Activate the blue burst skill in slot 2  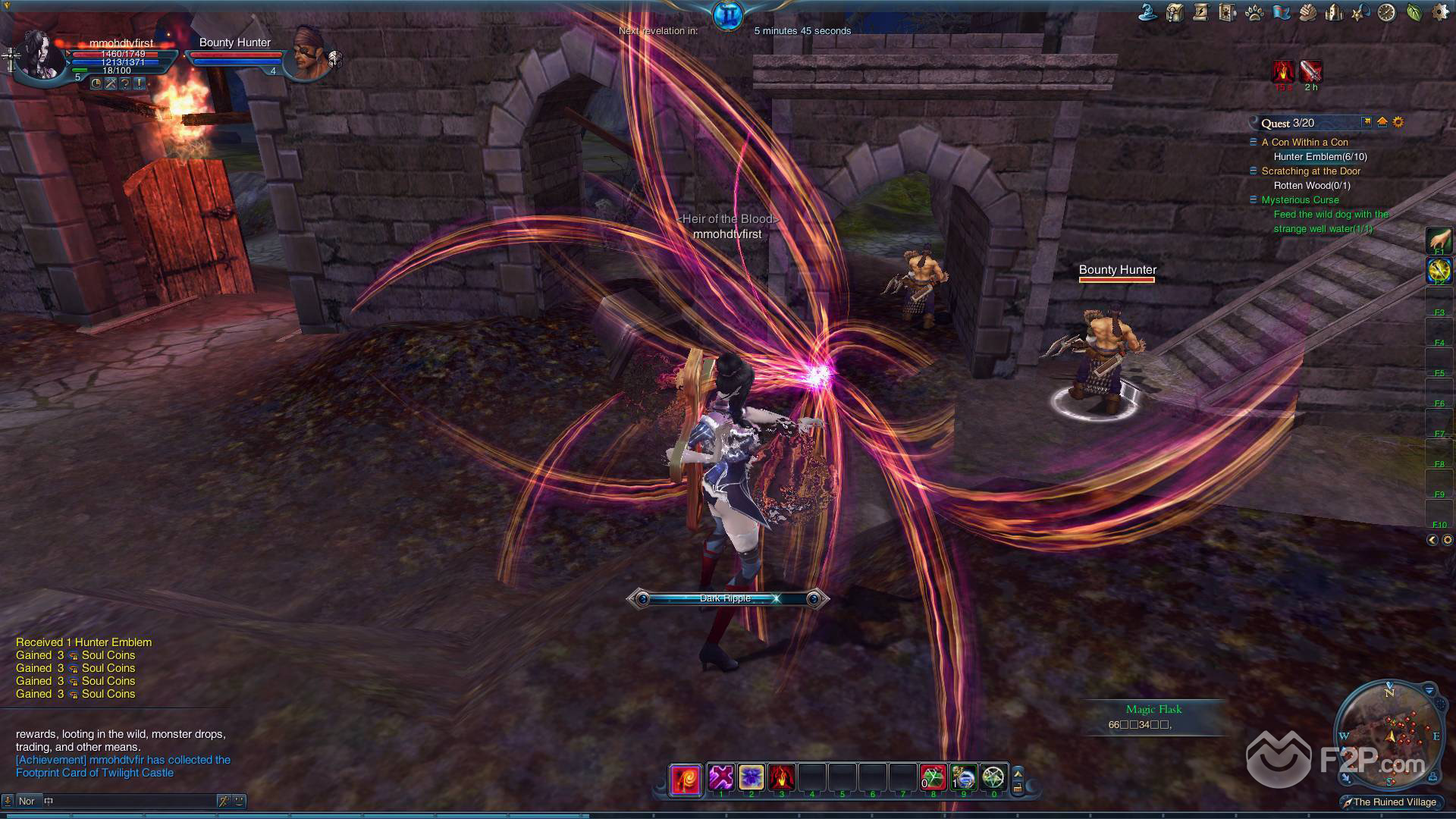(751, 777)
